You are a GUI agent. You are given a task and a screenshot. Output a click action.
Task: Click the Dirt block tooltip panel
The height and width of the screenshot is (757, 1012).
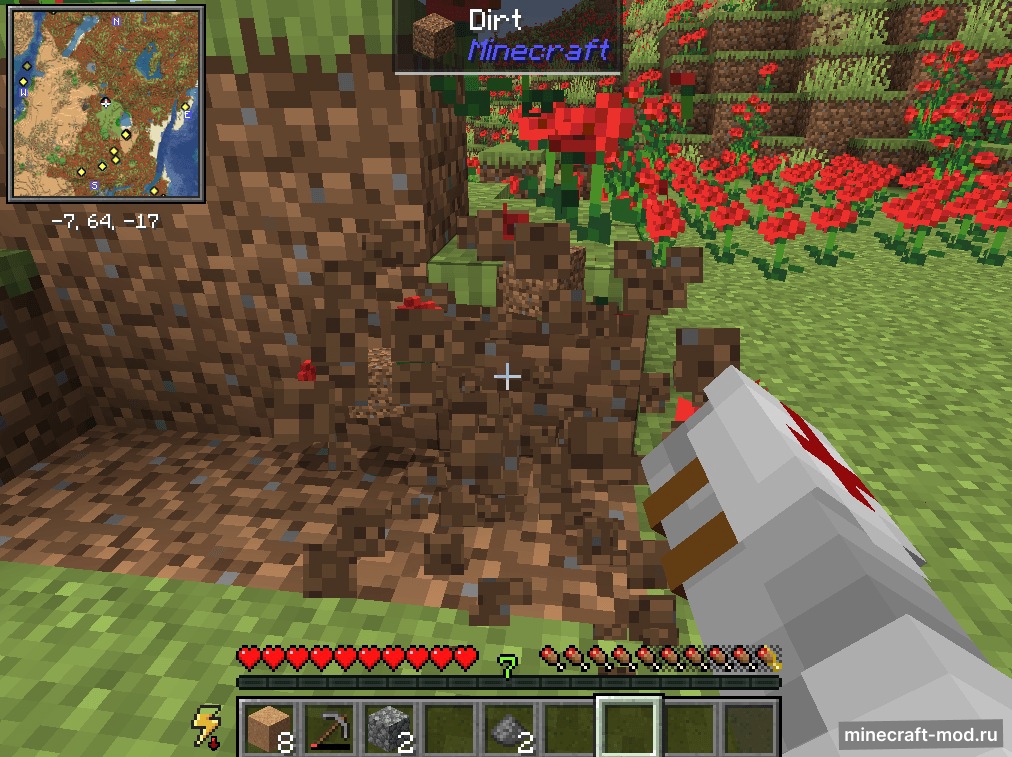pos(509,37)
